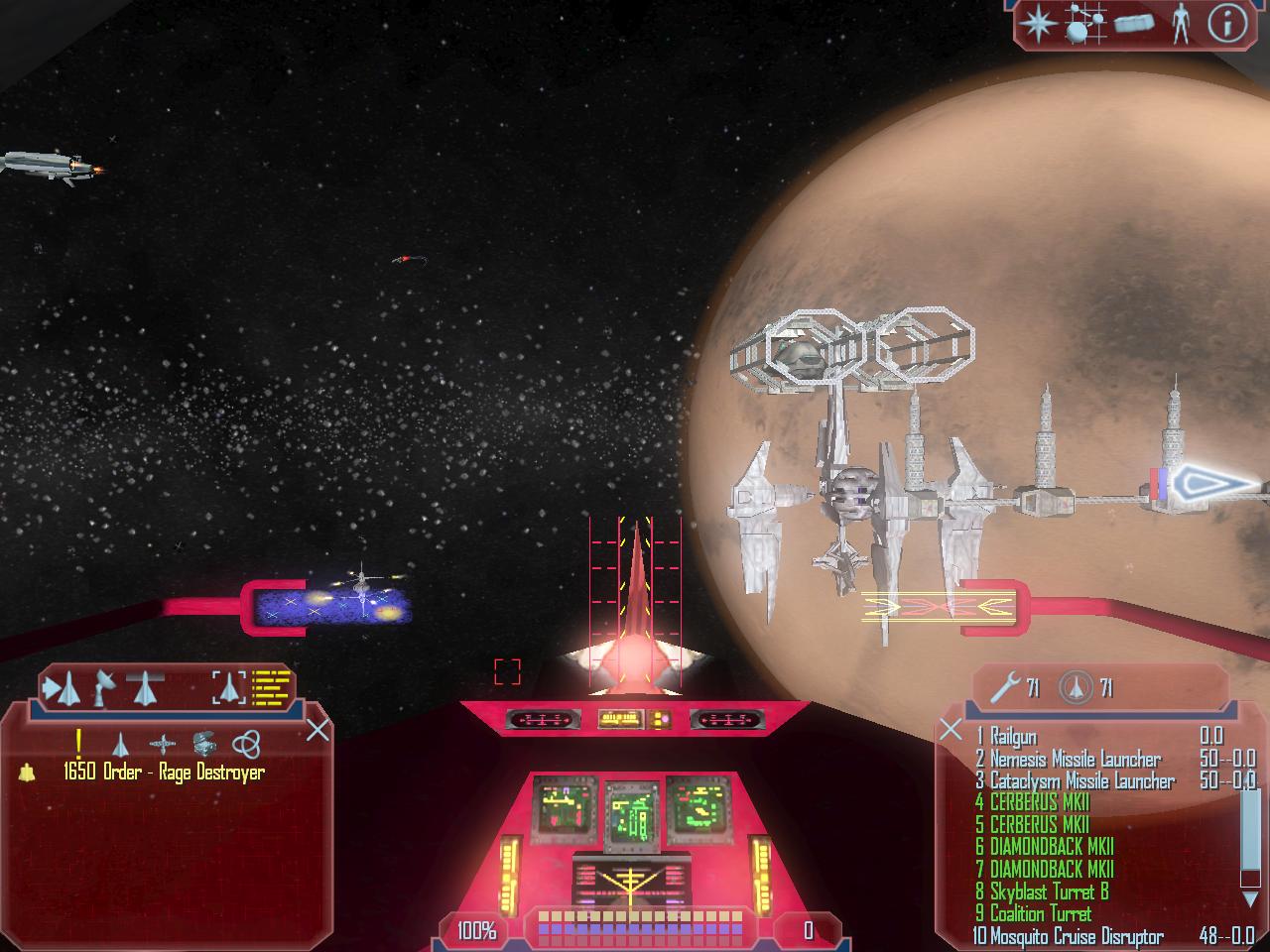Image resolution: width=1270 pixels, height=952 pixels.
Task: Filter contacts with the yellow exclamation mark
Action: (78, 742)
